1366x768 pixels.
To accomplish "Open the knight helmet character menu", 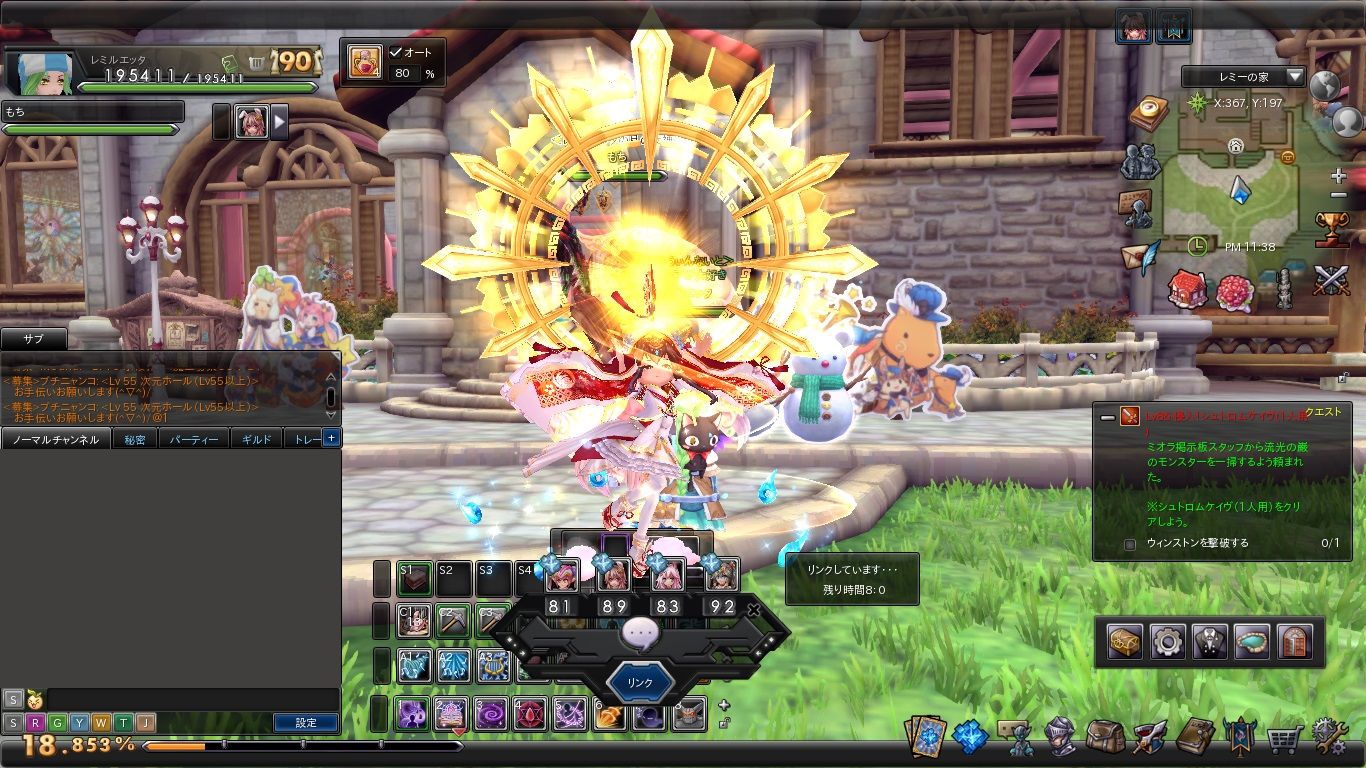I will pyautogui.click(x=1060, y=738).
